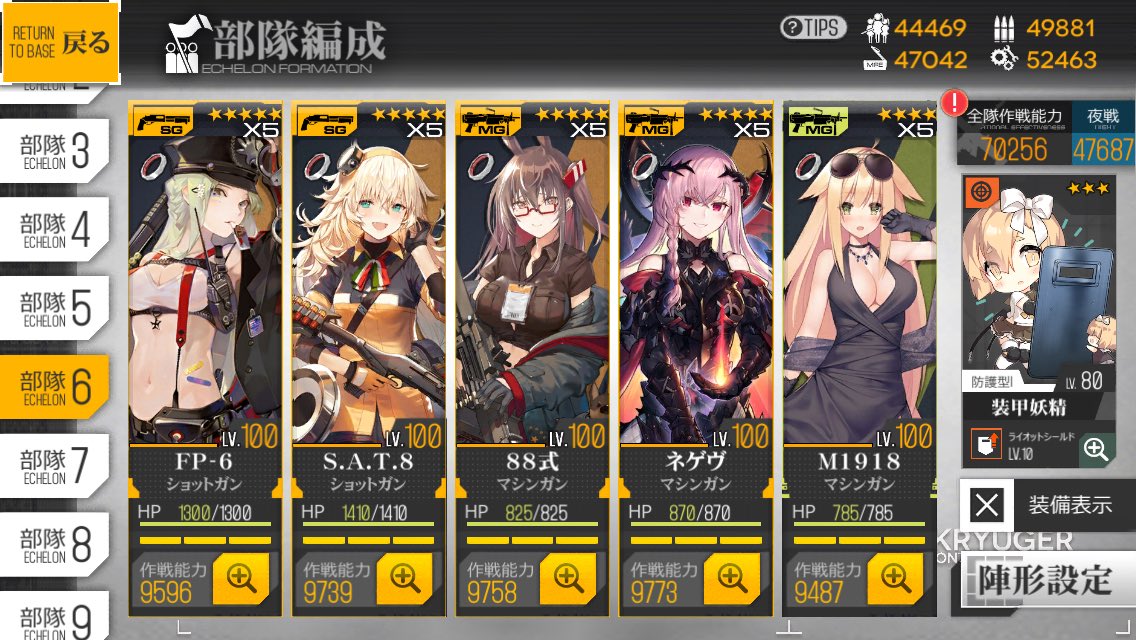The width and height of the screenshot is (1136, 640).
Task: Switch to Echelon 5 tab
Action: 55,308
